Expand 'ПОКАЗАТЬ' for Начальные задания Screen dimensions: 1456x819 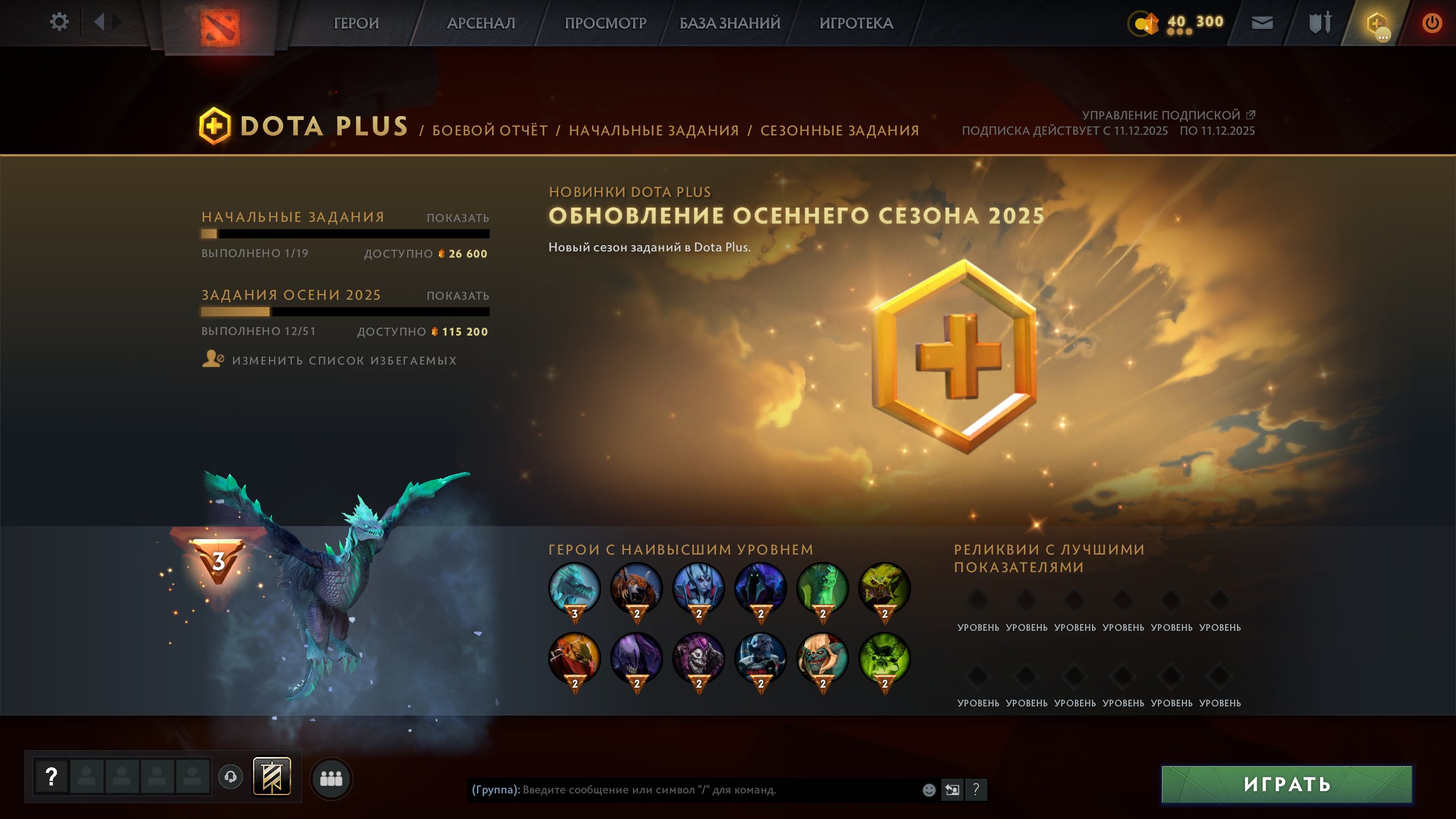point(458,217)
